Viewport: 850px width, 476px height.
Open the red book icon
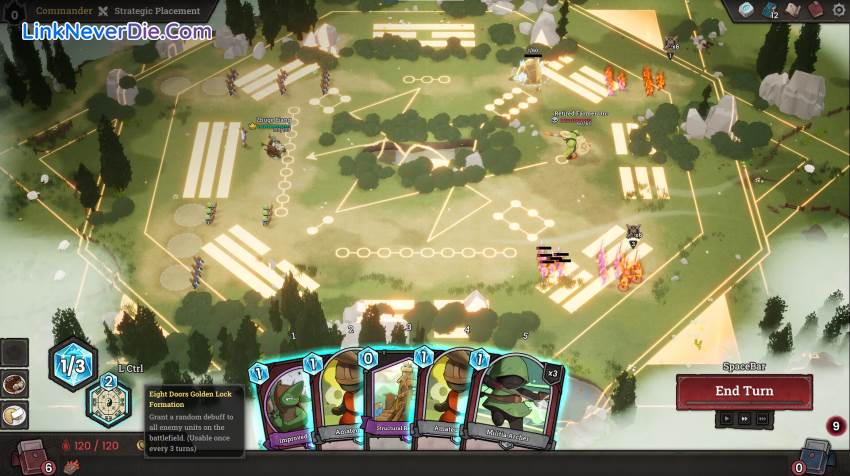tap(815, 10)
